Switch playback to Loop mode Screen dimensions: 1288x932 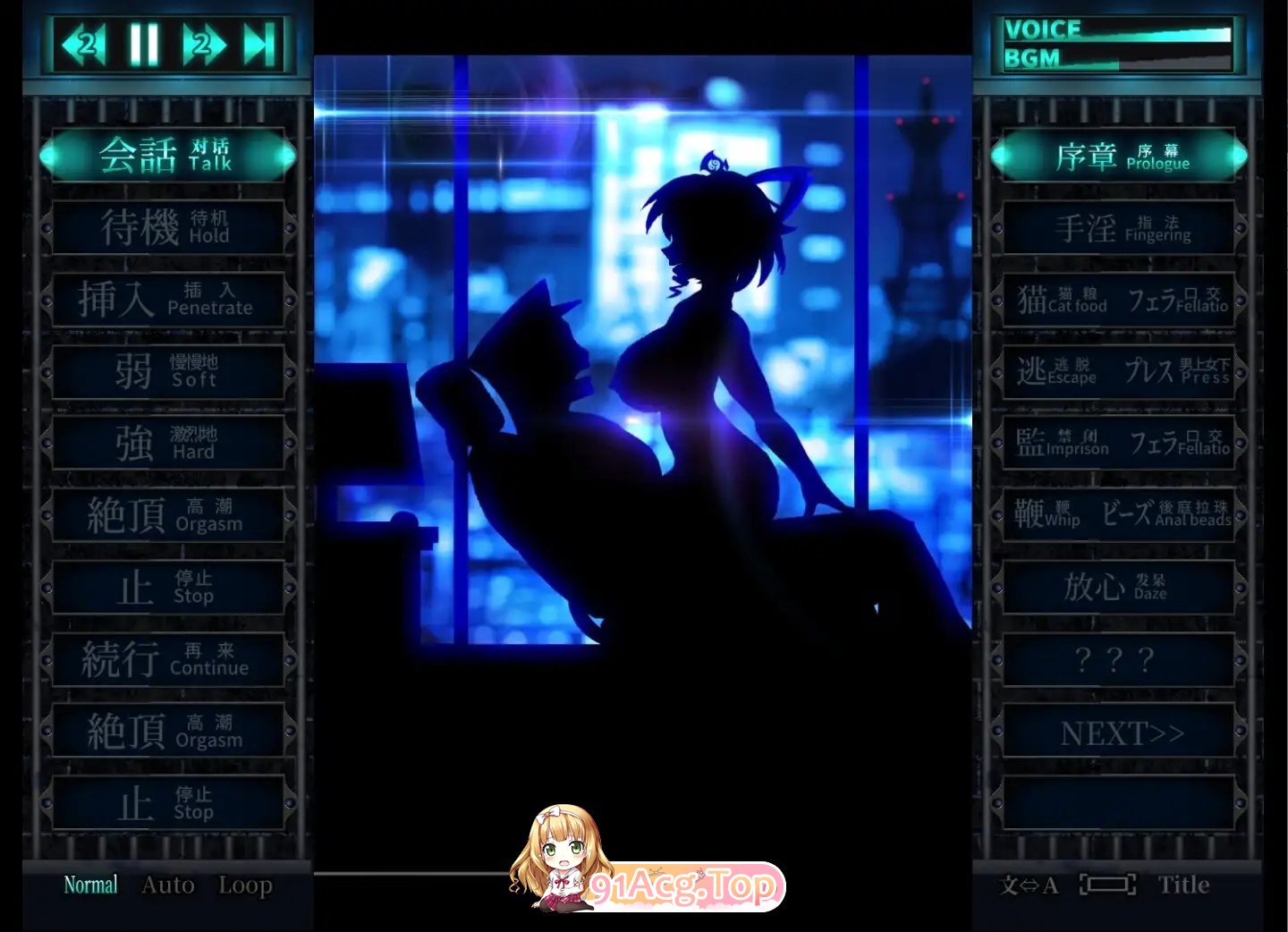245,885
